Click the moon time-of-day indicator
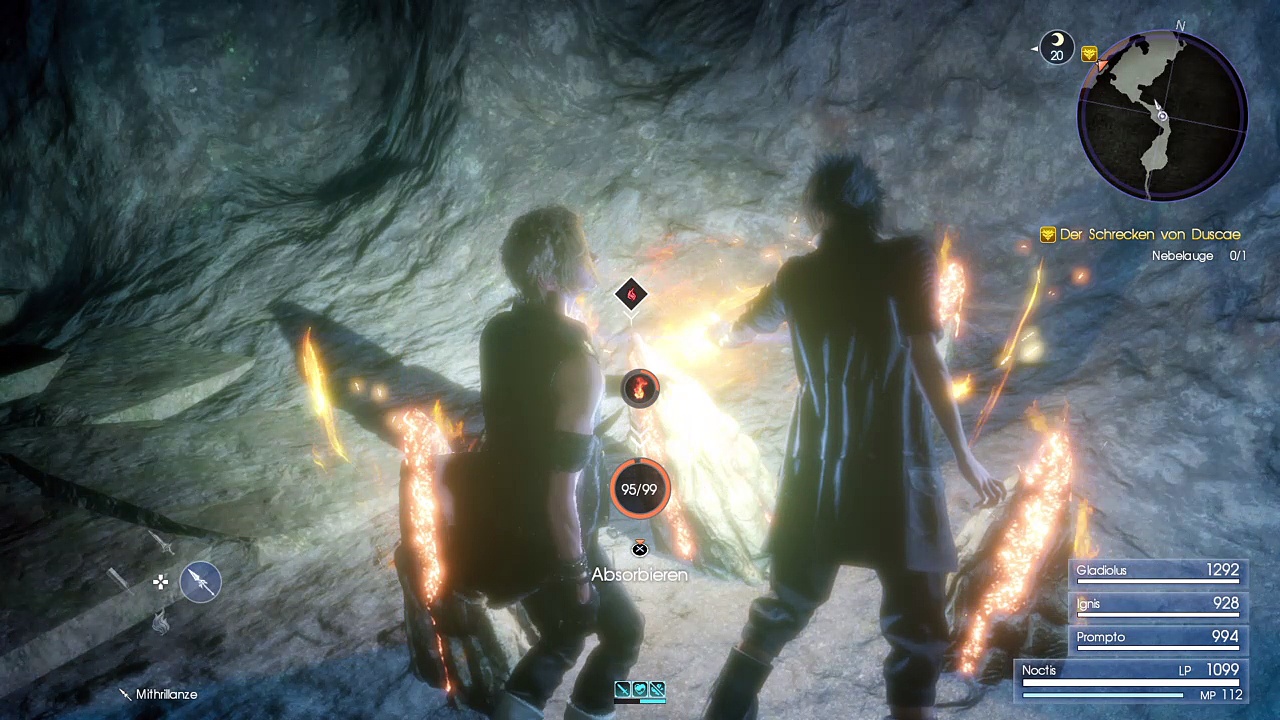 pos(1057,47)
